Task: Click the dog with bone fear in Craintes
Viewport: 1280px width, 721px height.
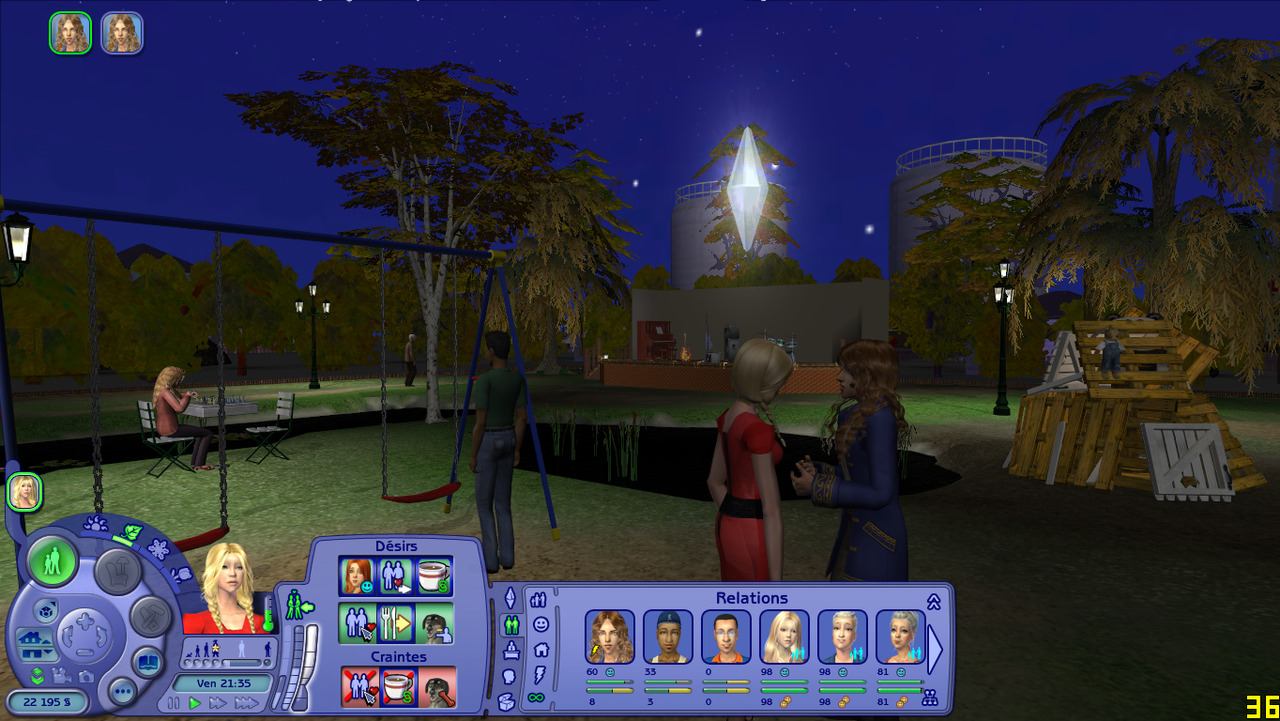Action: pyautogui.click(x=437, y=687)
